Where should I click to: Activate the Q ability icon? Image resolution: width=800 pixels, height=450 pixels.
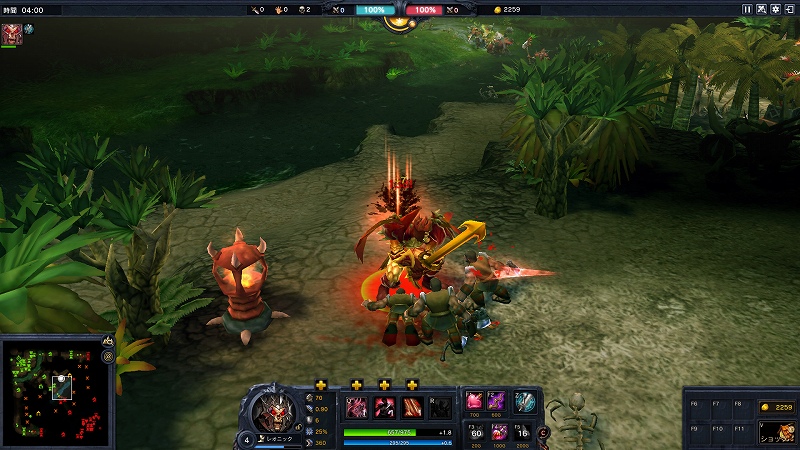[356, 408]
